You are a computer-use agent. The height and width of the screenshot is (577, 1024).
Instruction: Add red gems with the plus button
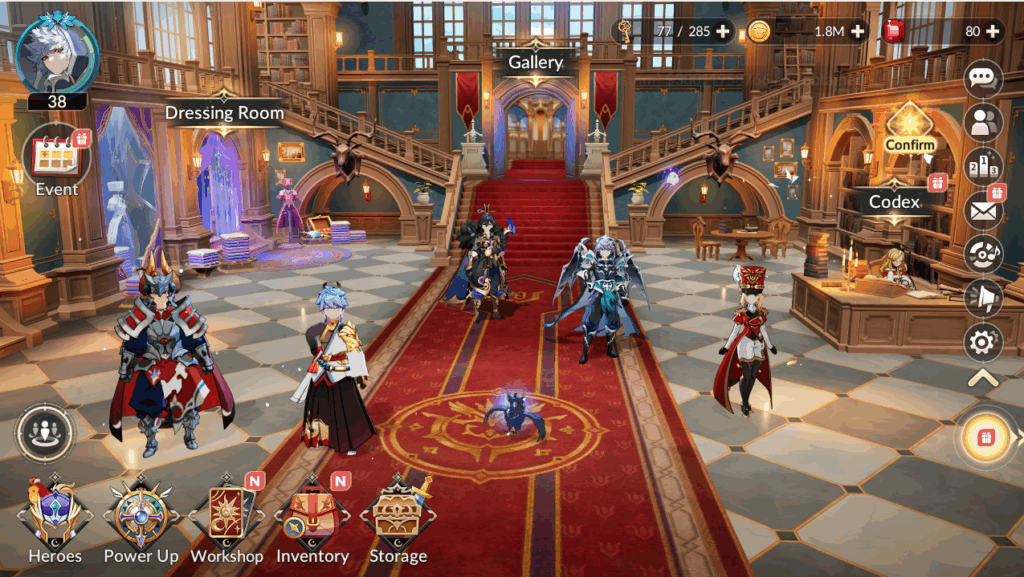pos(992,31)
